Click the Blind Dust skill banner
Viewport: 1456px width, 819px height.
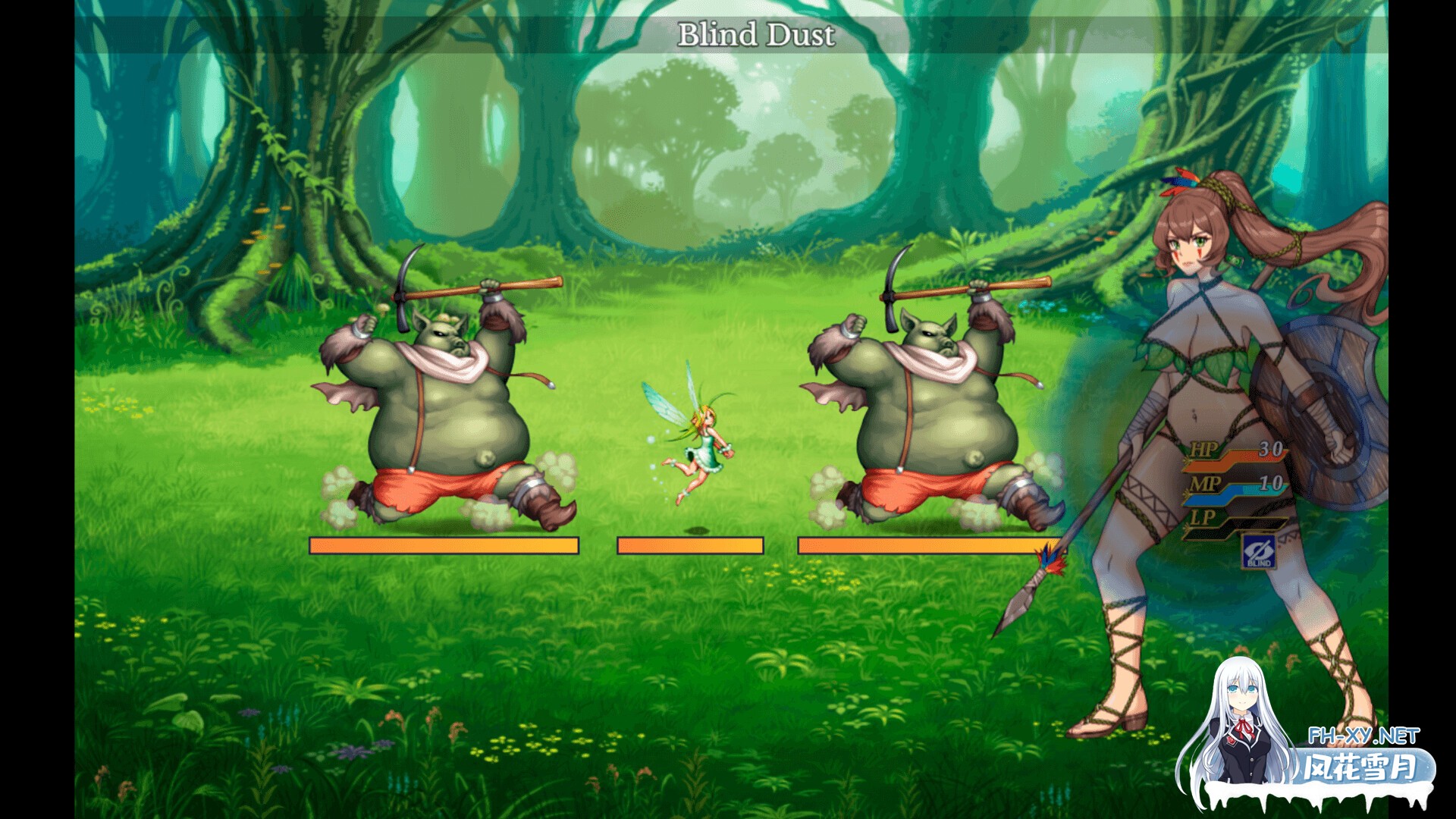pos(758,33)
